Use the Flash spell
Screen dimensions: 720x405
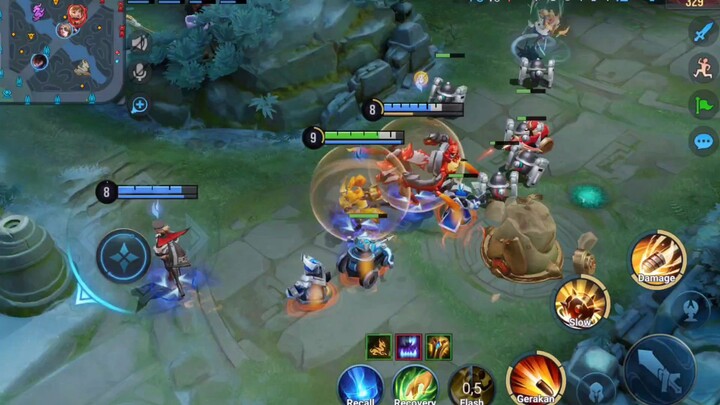click(471, 385)
